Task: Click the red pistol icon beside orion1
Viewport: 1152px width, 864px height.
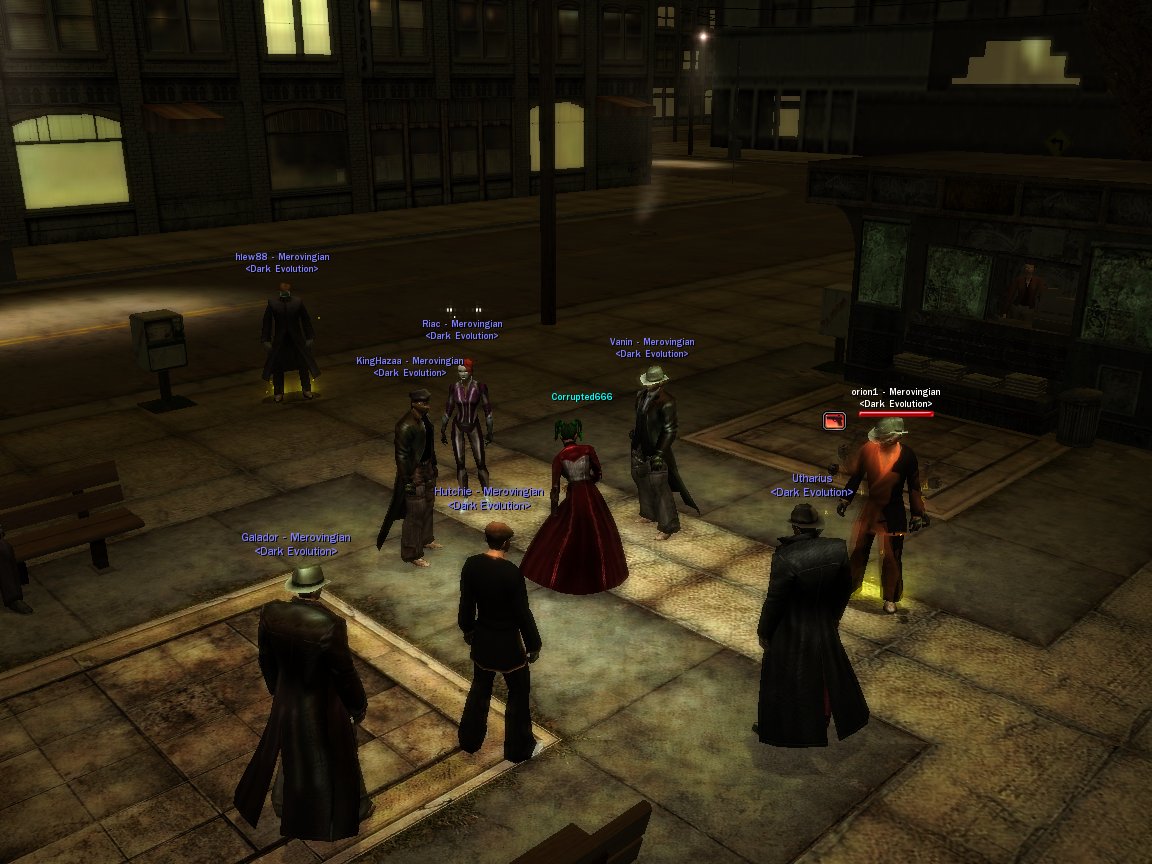Action: point(833,421)
